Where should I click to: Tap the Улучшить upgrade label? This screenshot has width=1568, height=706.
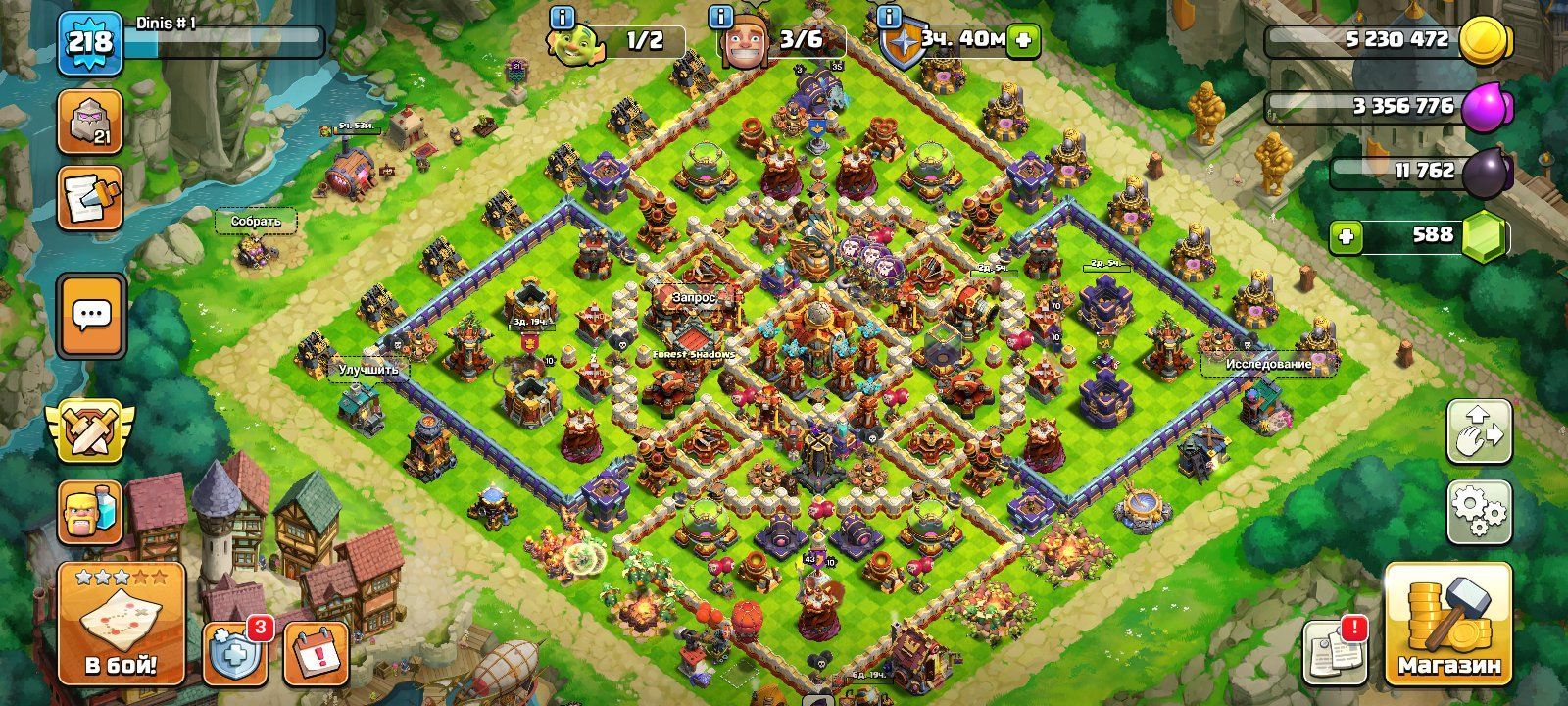point(368,370)
